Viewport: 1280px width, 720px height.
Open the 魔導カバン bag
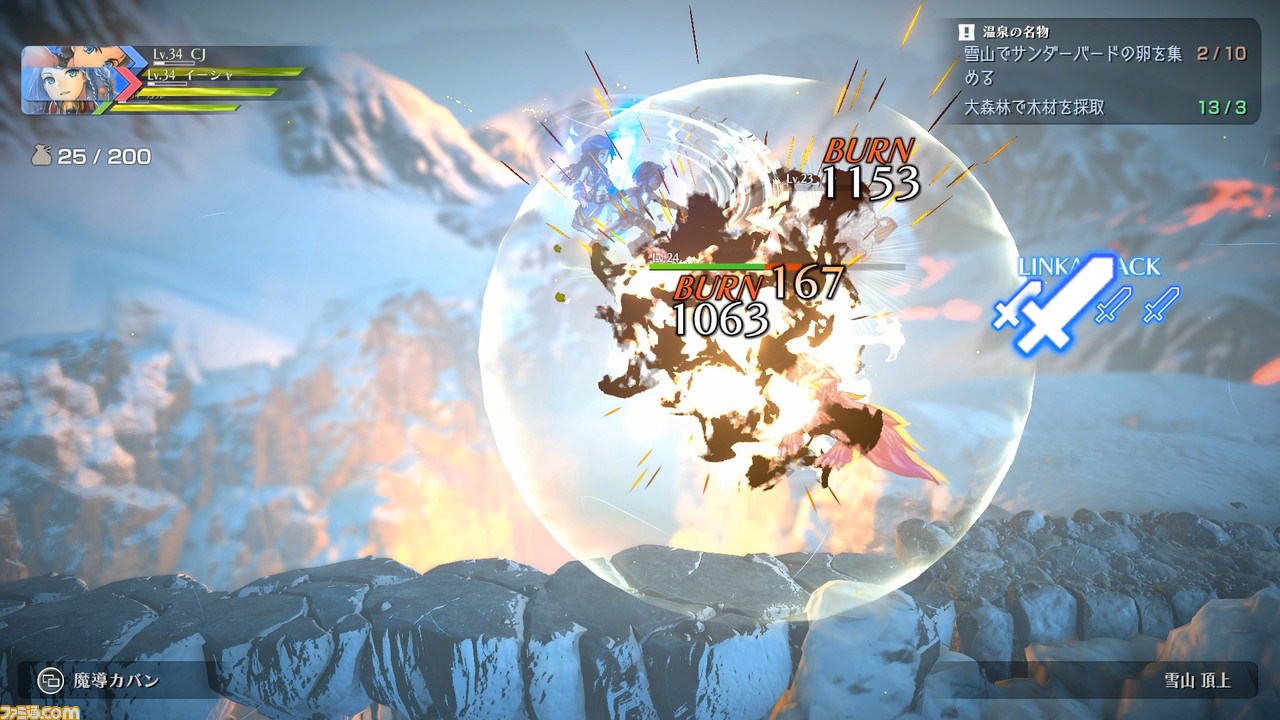click(100, 681)
